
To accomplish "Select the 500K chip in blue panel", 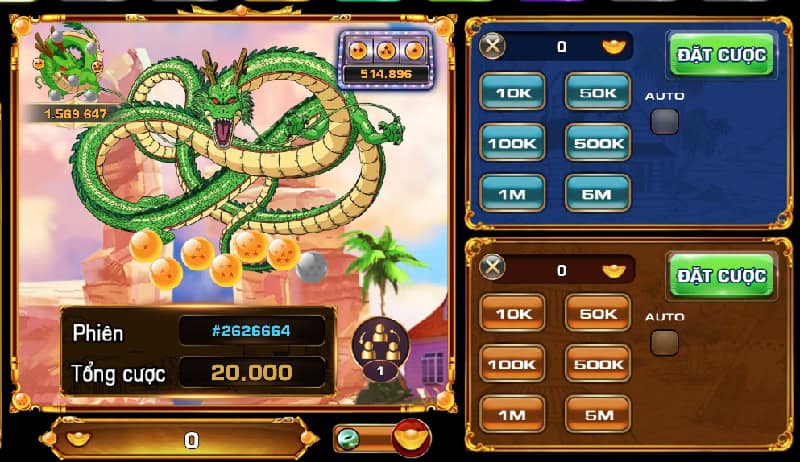I will [x=598, y=143].
